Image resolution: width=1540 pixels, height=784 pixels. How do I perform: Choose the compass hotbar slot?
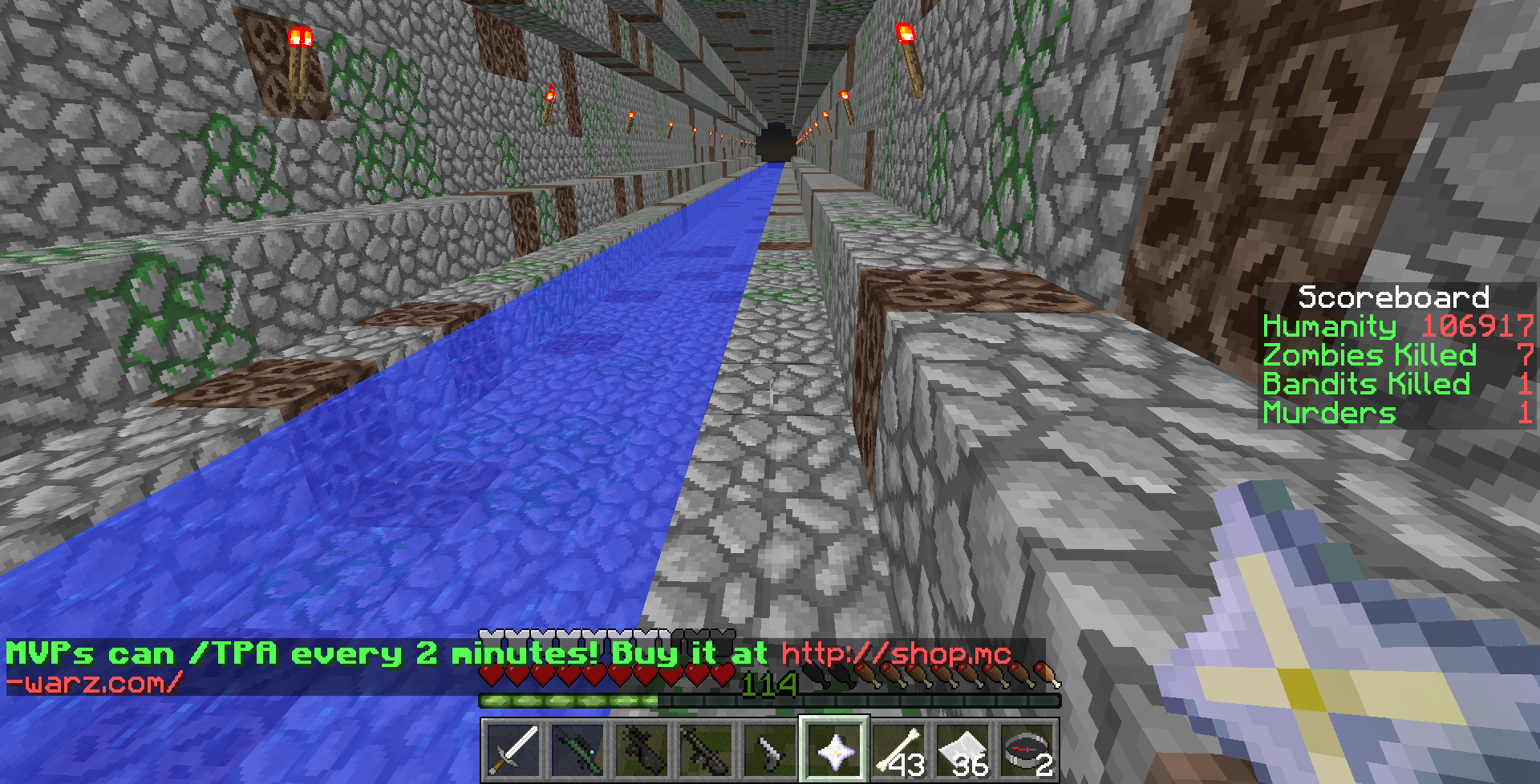[1027, 750]
